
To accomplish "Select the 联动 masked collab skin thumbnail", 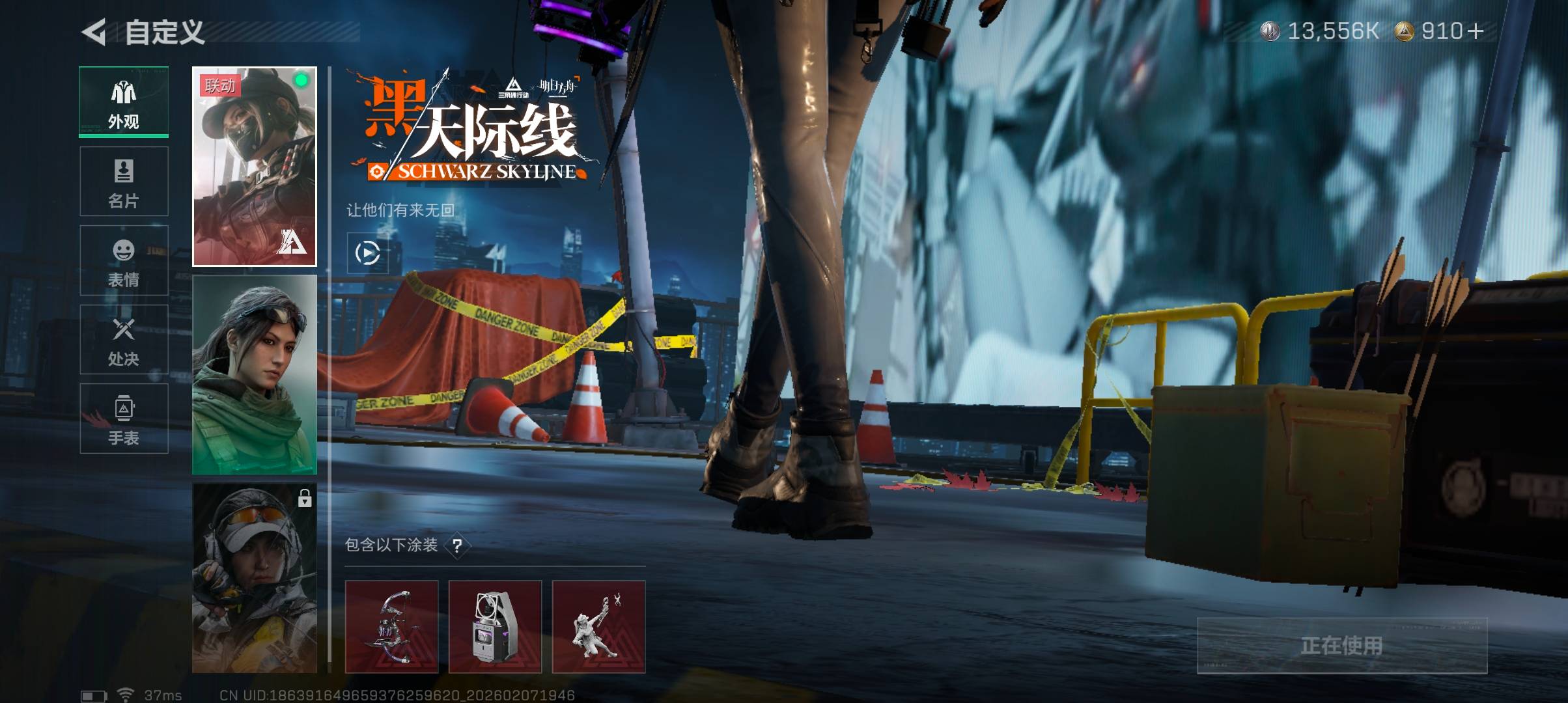I will [255, 167].
